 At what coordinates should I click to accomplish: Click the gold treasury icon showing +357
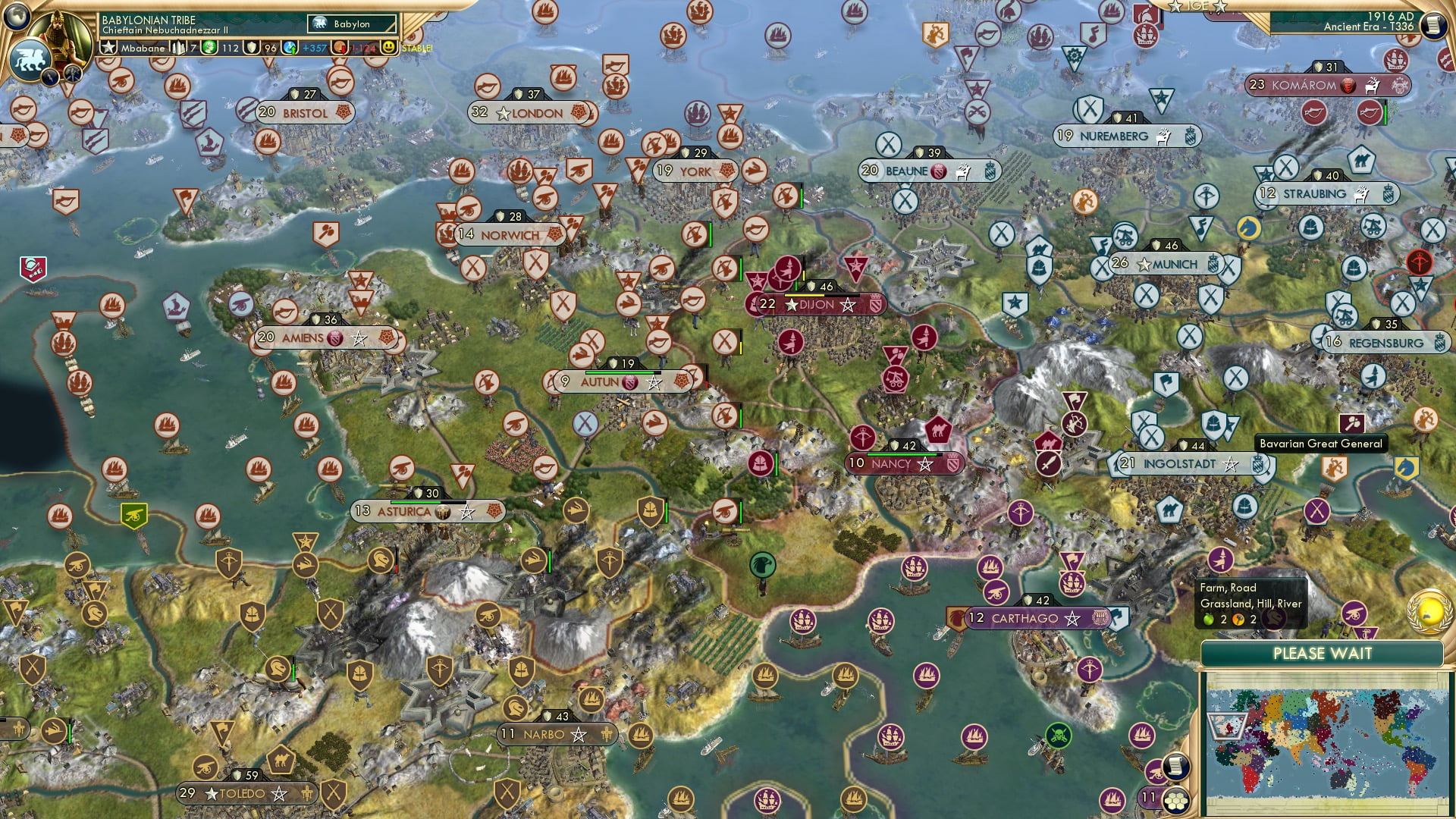point(291,47)
